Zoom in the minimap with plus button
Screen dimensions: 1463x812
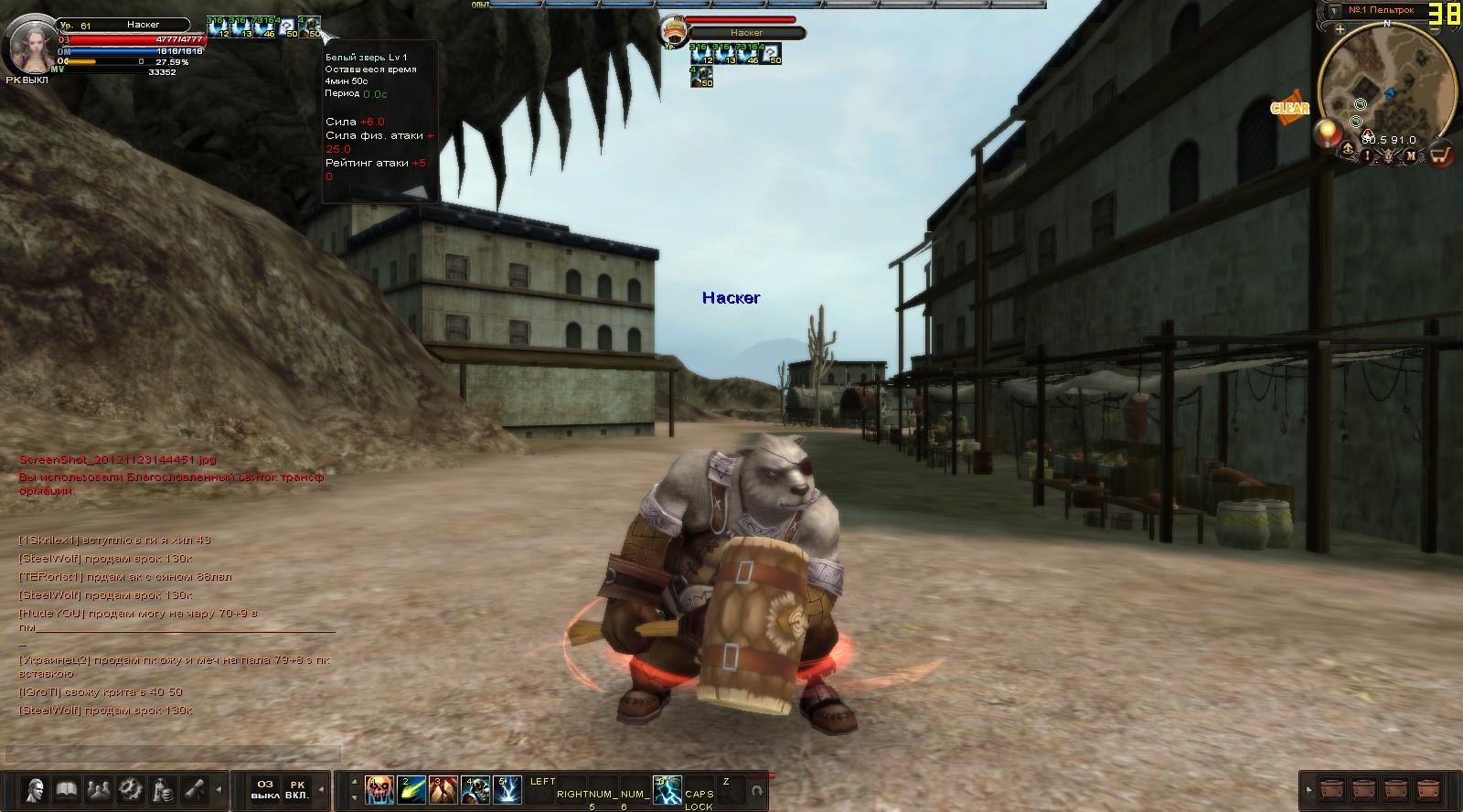[1340, 29]
